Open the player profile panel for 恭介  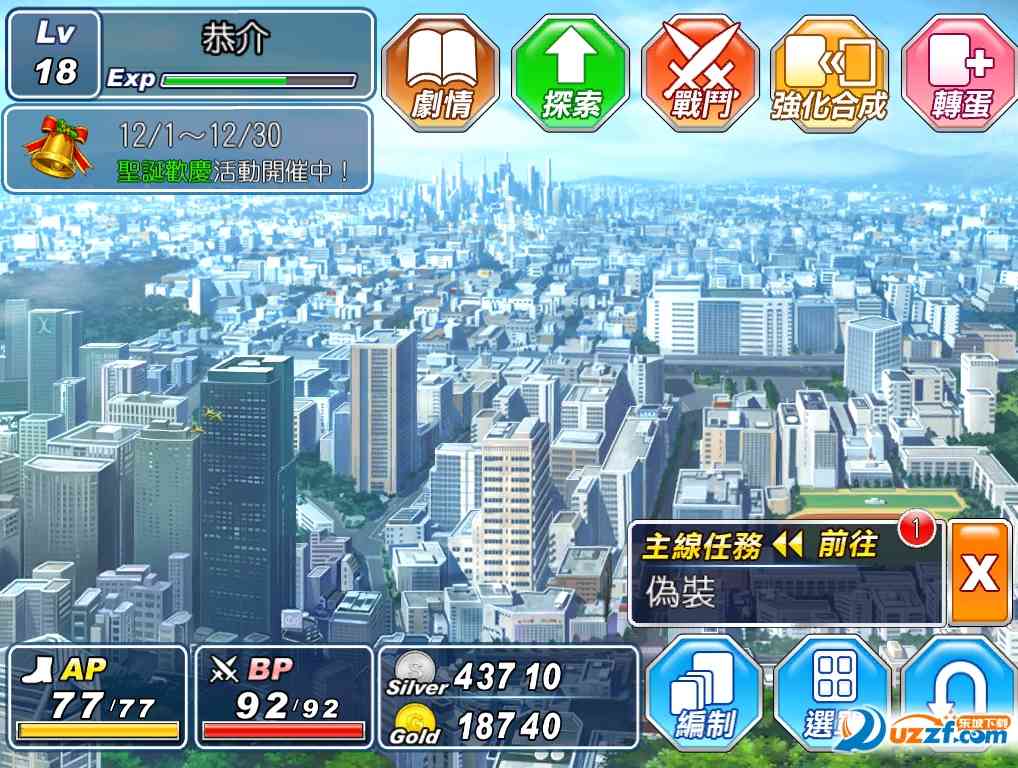(x=190, y=55)
